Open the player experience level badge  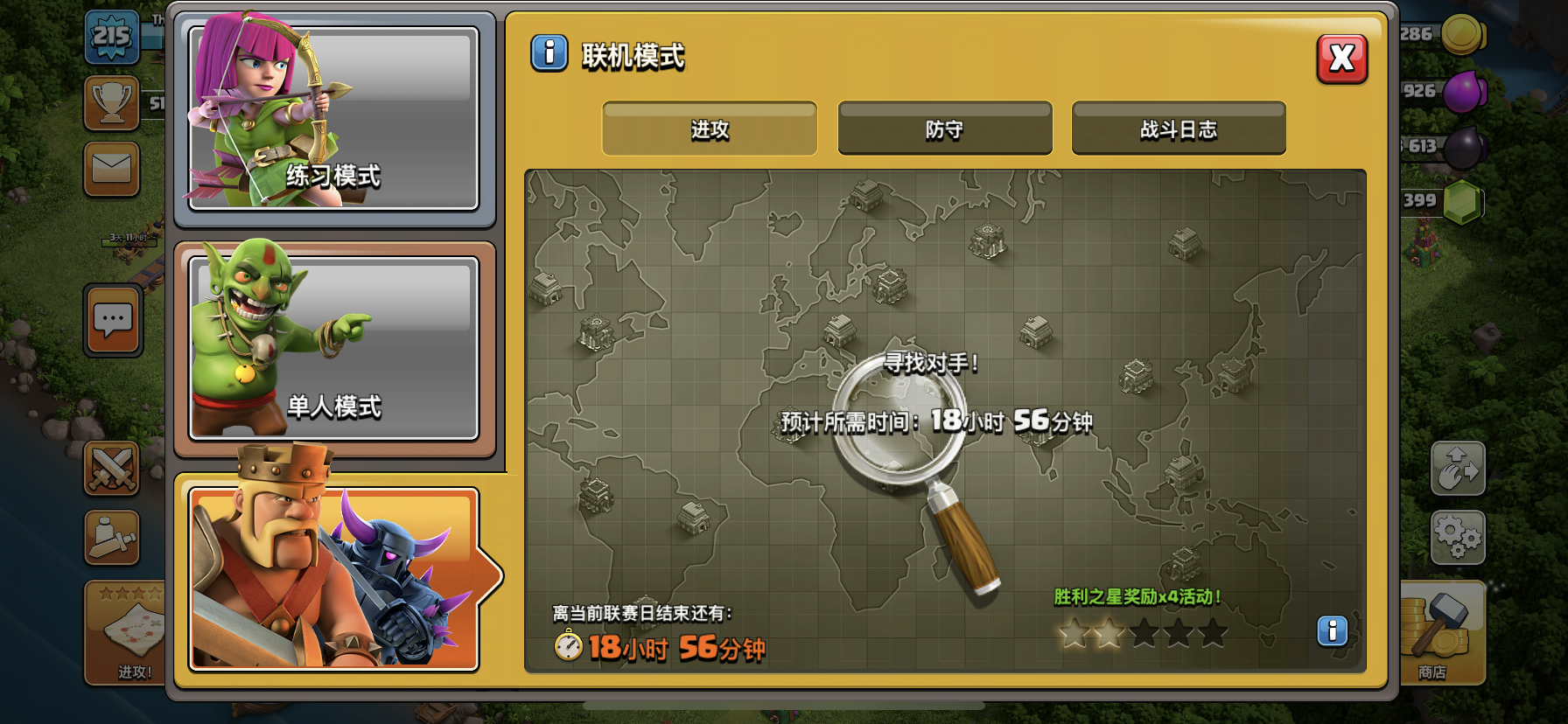click(x=112, y=35)
